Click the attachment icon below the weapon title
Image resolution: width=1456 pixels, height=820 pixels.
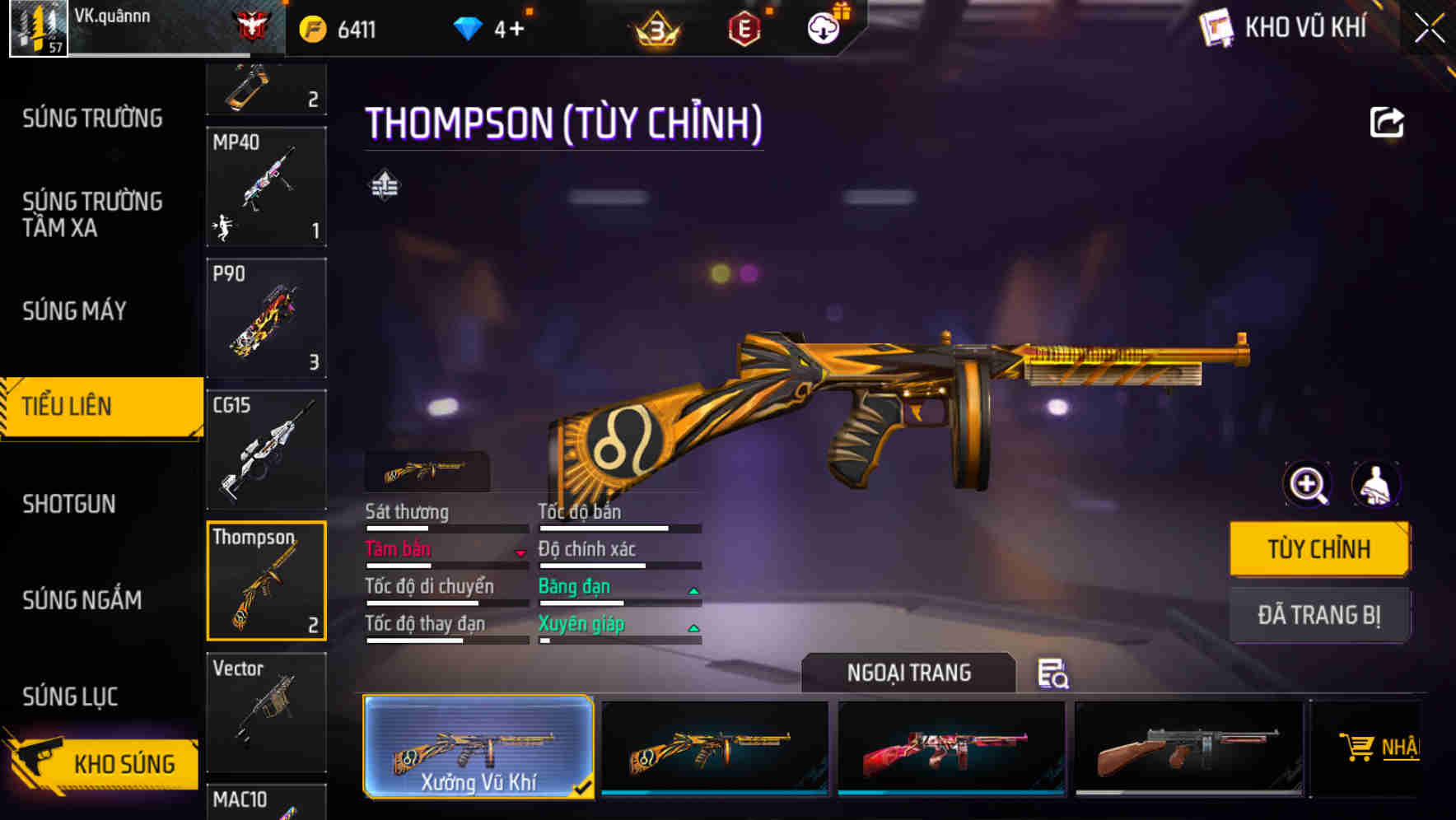click(x=385, y=185)
